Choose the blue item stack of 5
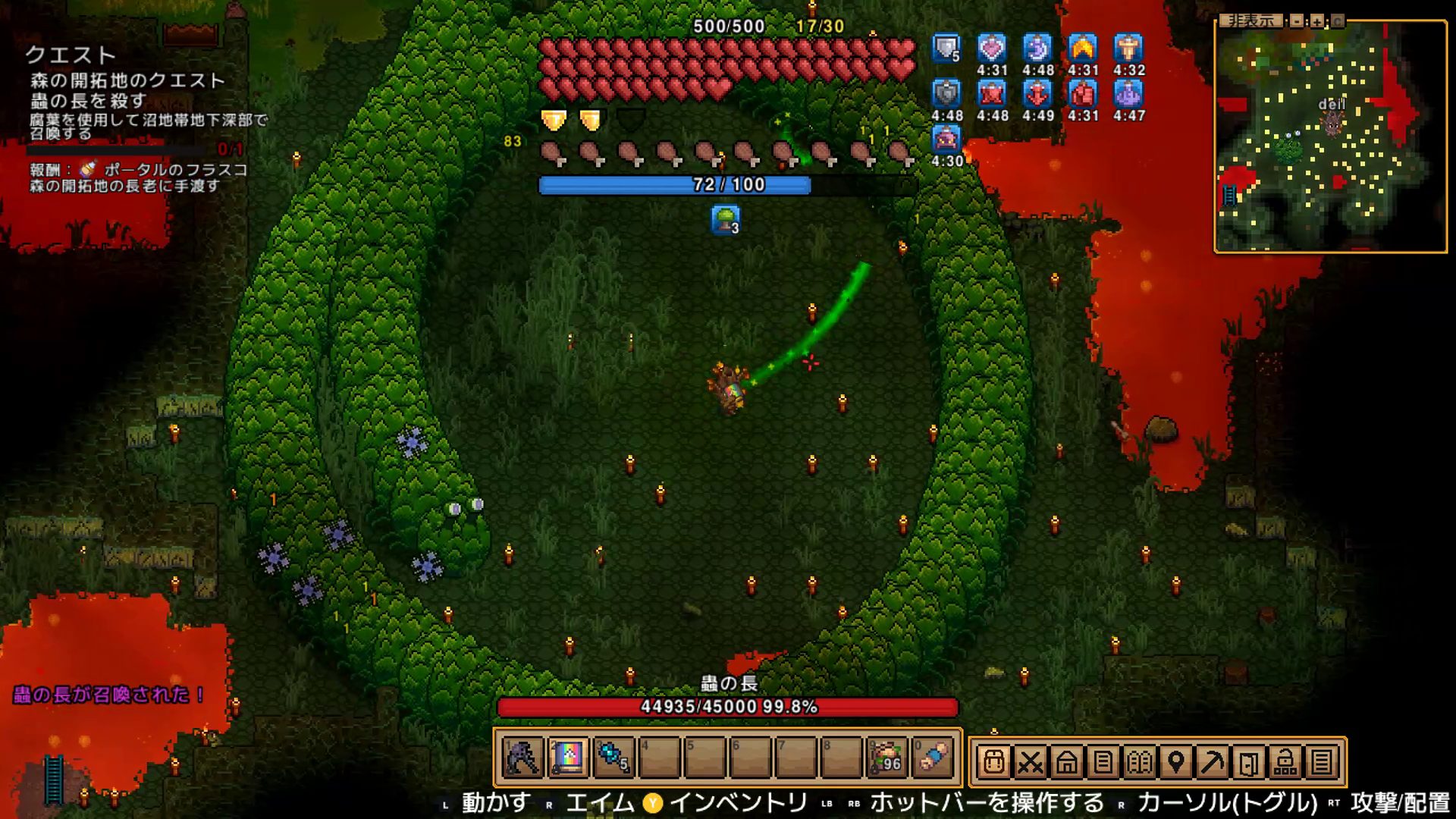The image size is (1456, 819). tap(613, 758)
